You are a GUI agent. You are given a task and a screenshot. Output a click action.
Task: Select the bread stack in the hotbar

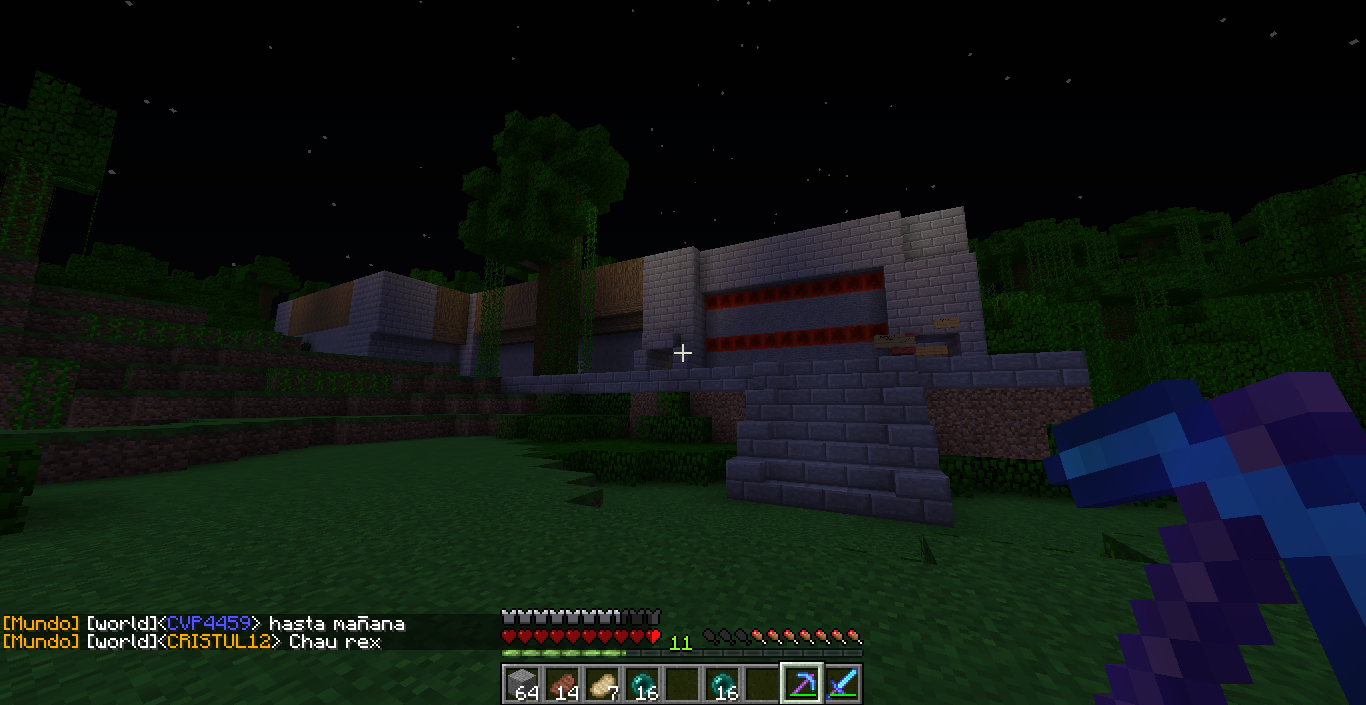click(x=601, y=684)
